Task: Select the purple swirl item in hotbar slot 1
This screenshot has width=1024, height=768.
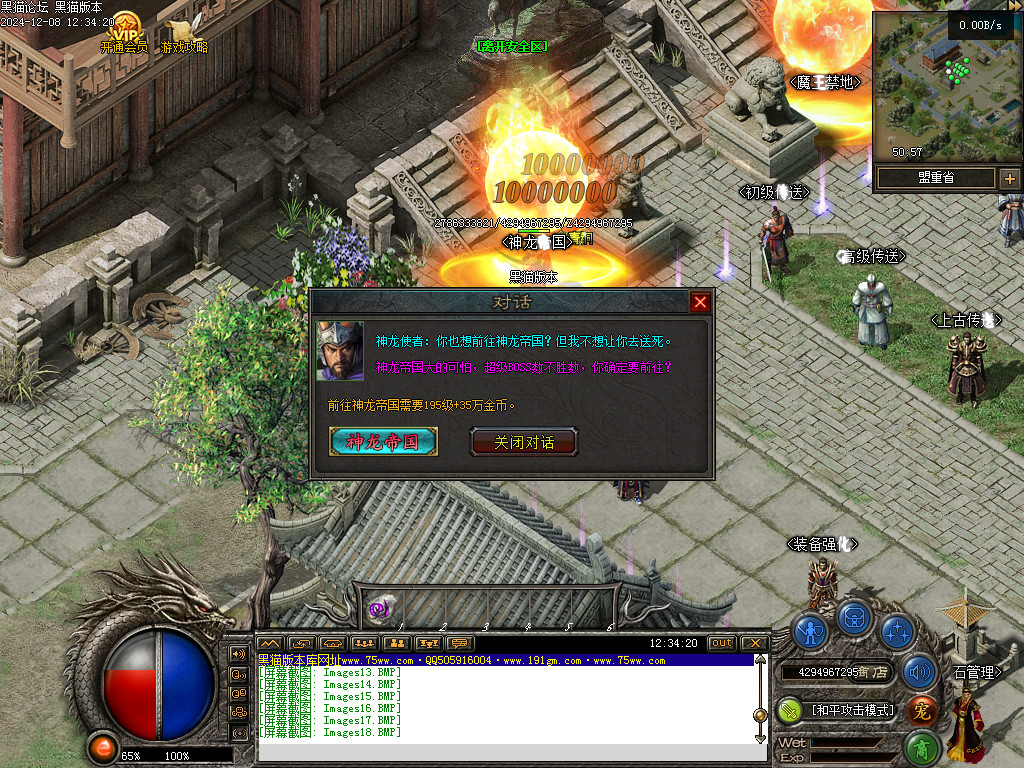Action: tap(380, 607)
